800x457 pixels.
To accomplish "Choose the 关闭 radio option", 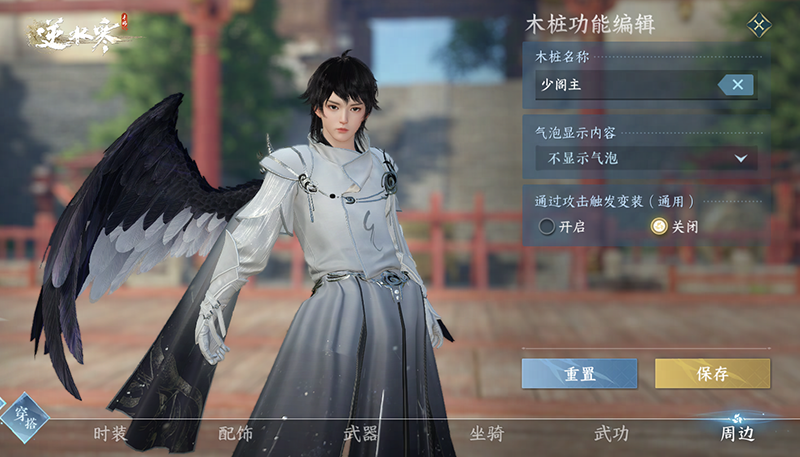I will coord(658,227).
